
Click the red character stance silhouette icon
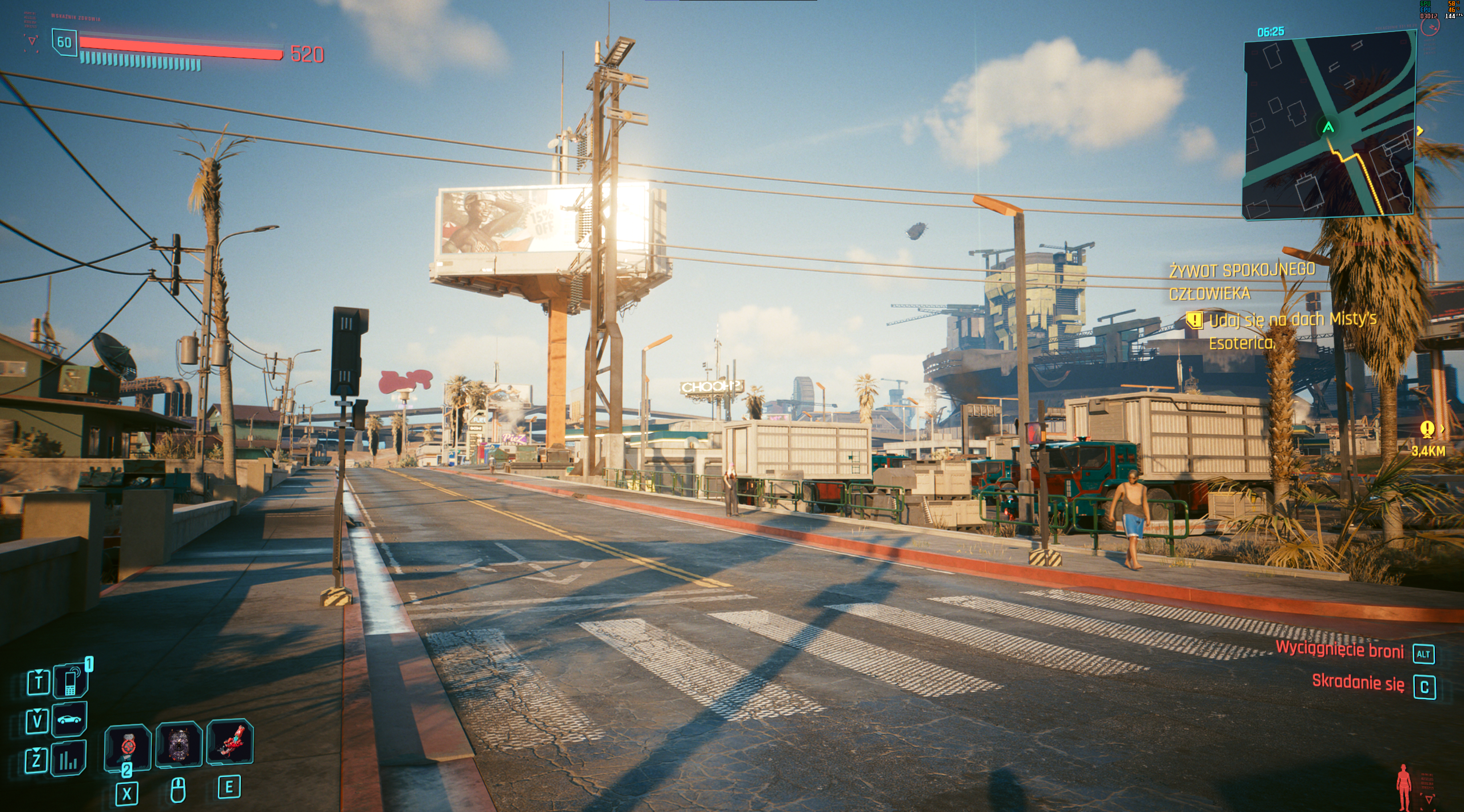point(1403,787)
